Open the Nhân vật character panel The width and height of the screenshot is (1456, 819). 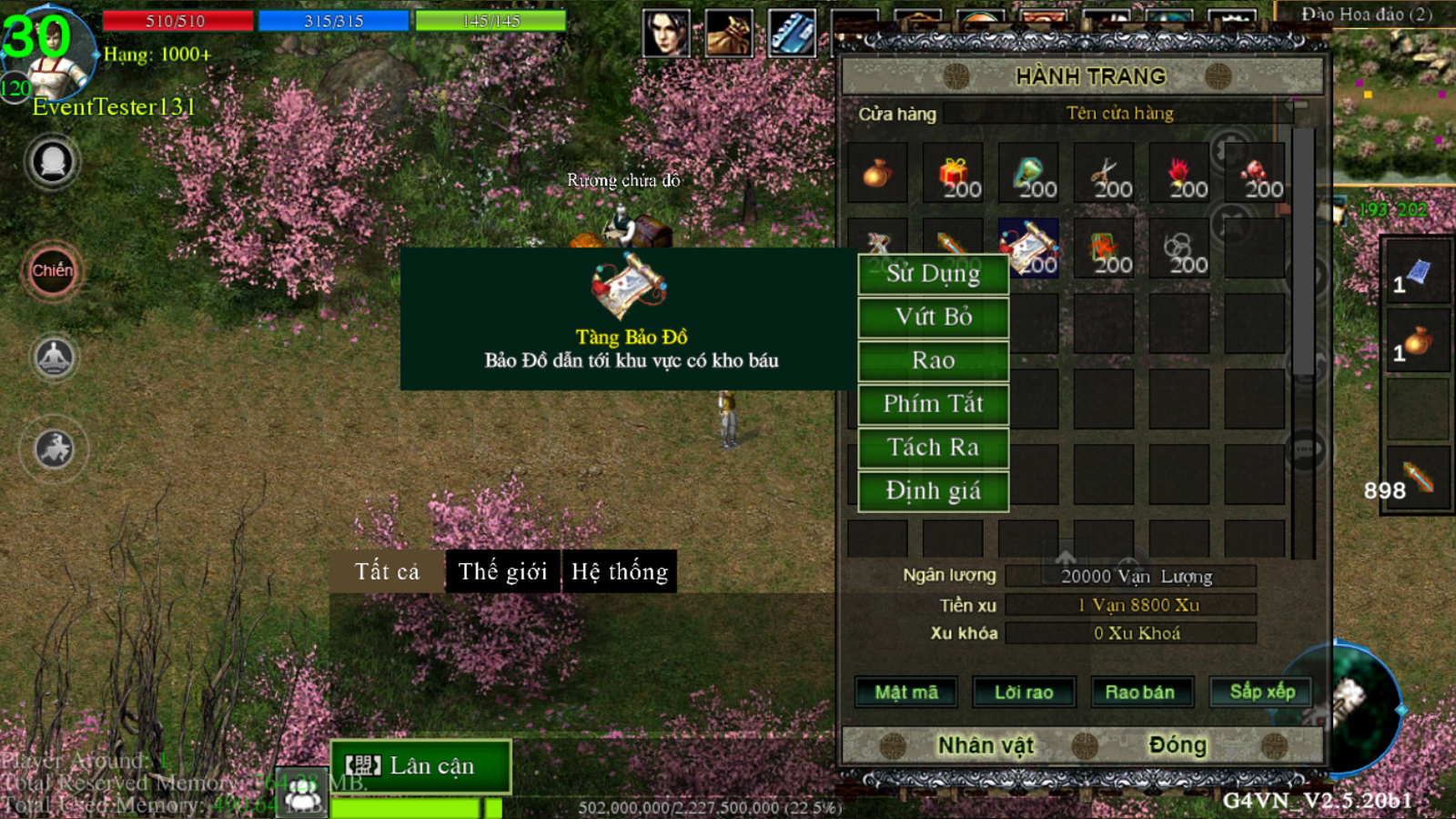coord(986,746)
